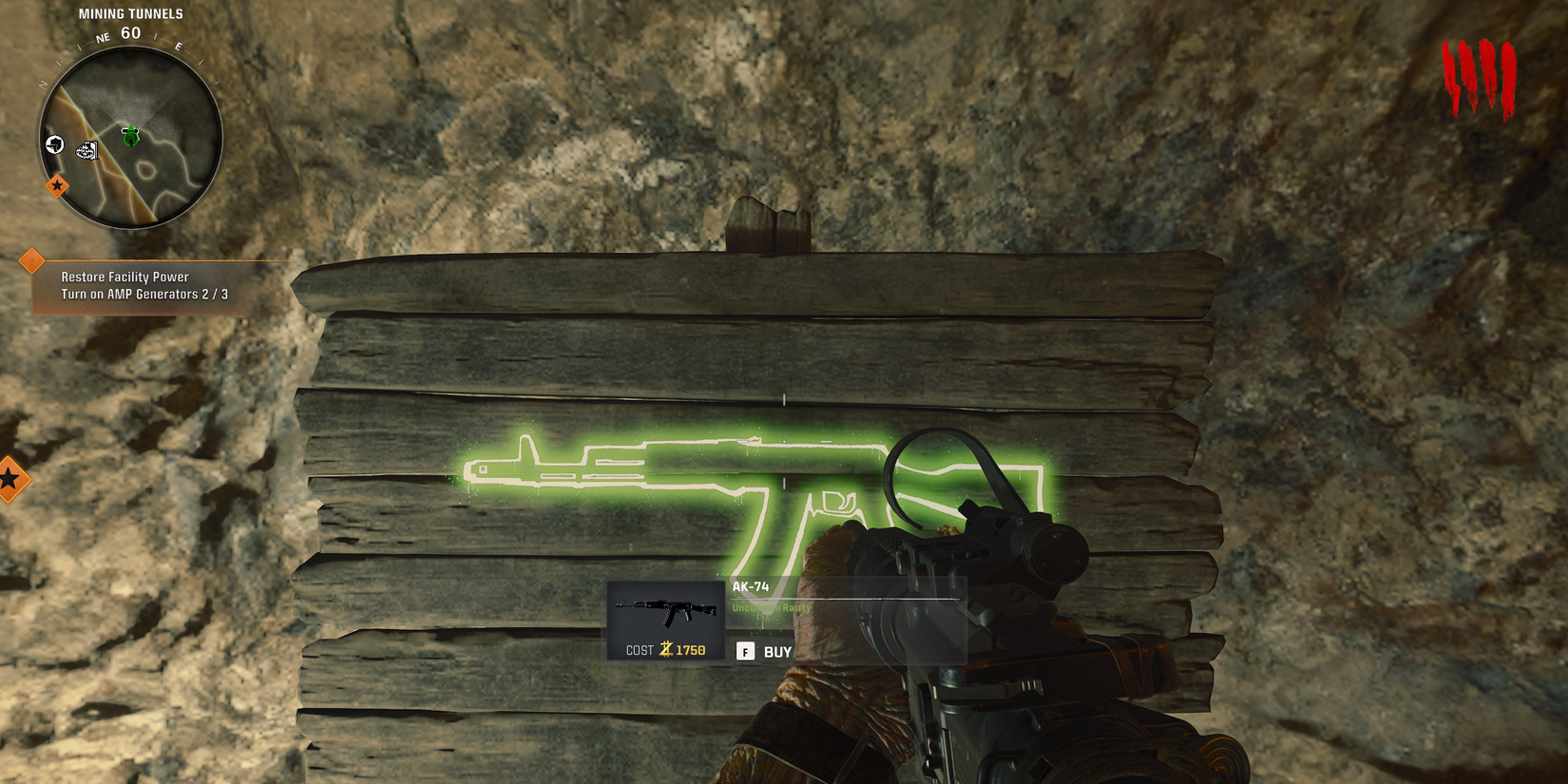Click the MINING TUNNELS location label

[129, 13]
